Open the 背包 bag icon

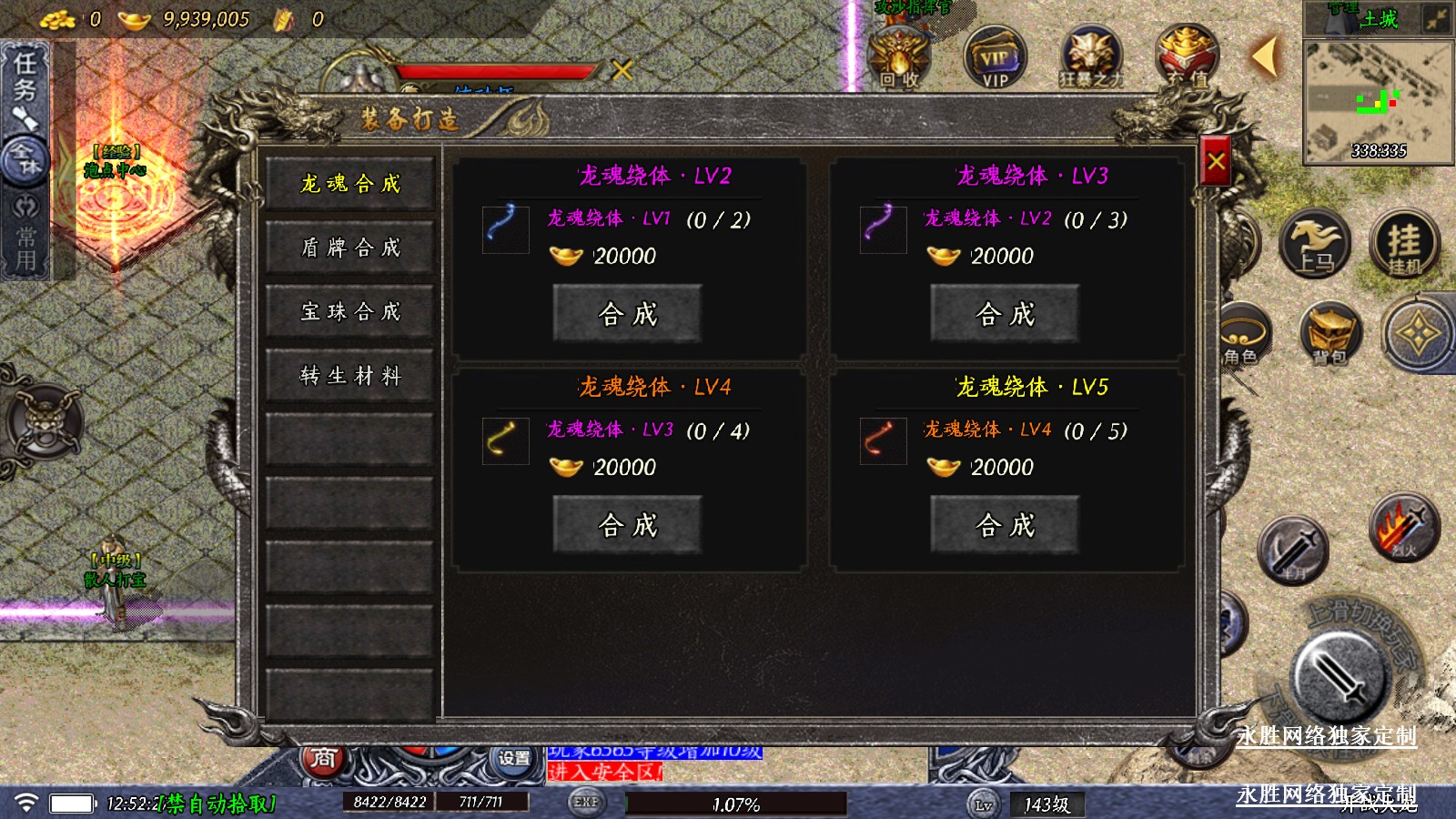click(1330, 334)
